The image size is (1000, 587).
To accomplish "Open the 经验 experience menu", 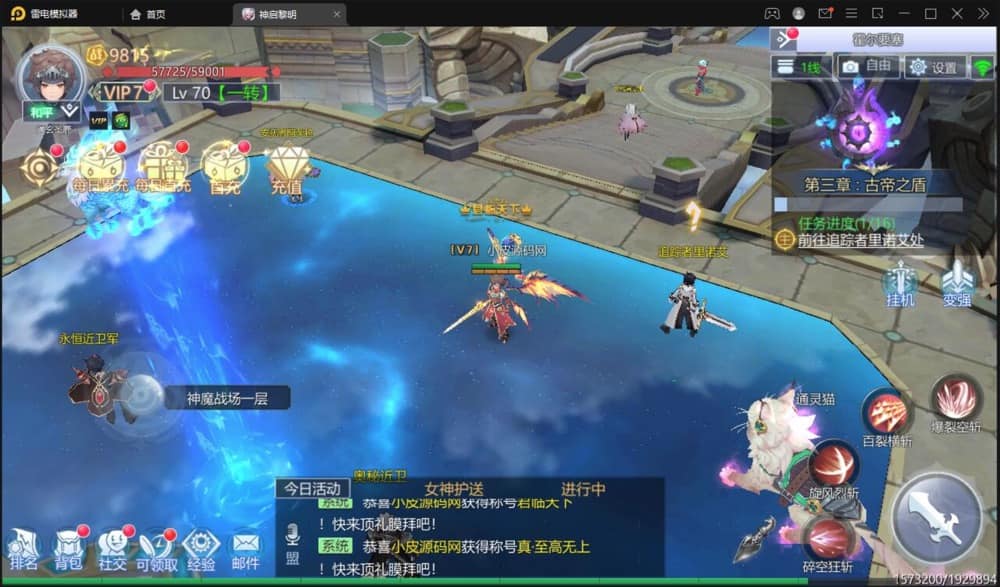I will coord(201,549).
